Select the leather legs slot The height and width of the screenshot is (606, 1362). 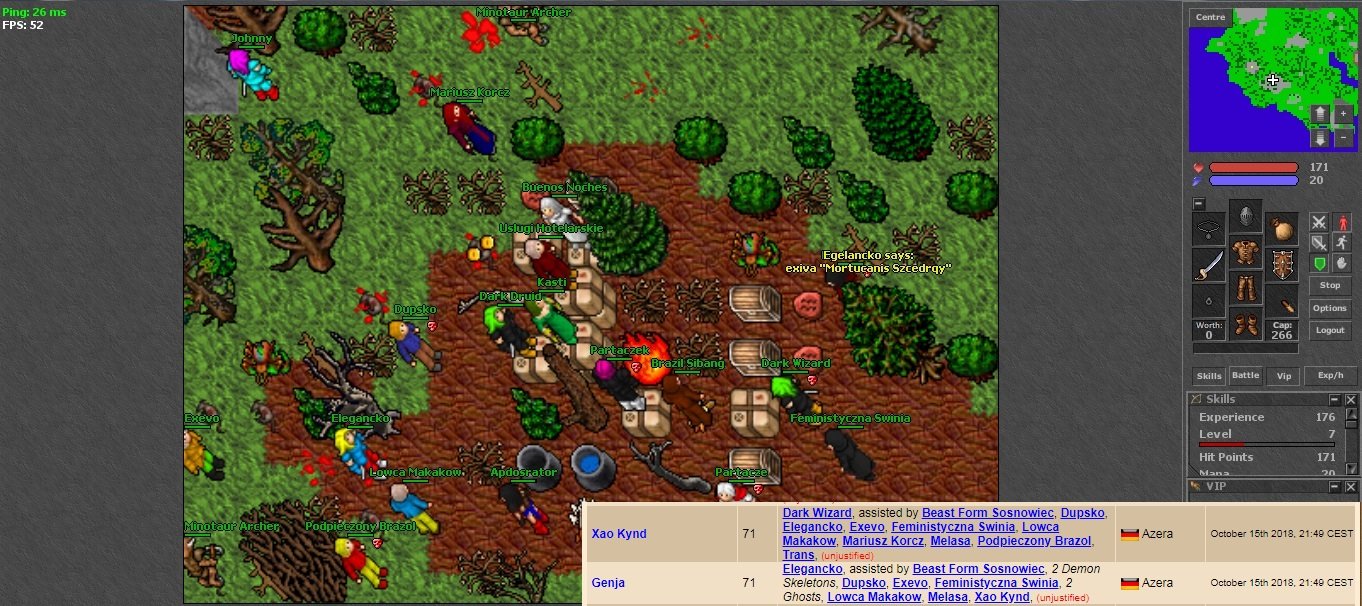(x=1245, y=289)
